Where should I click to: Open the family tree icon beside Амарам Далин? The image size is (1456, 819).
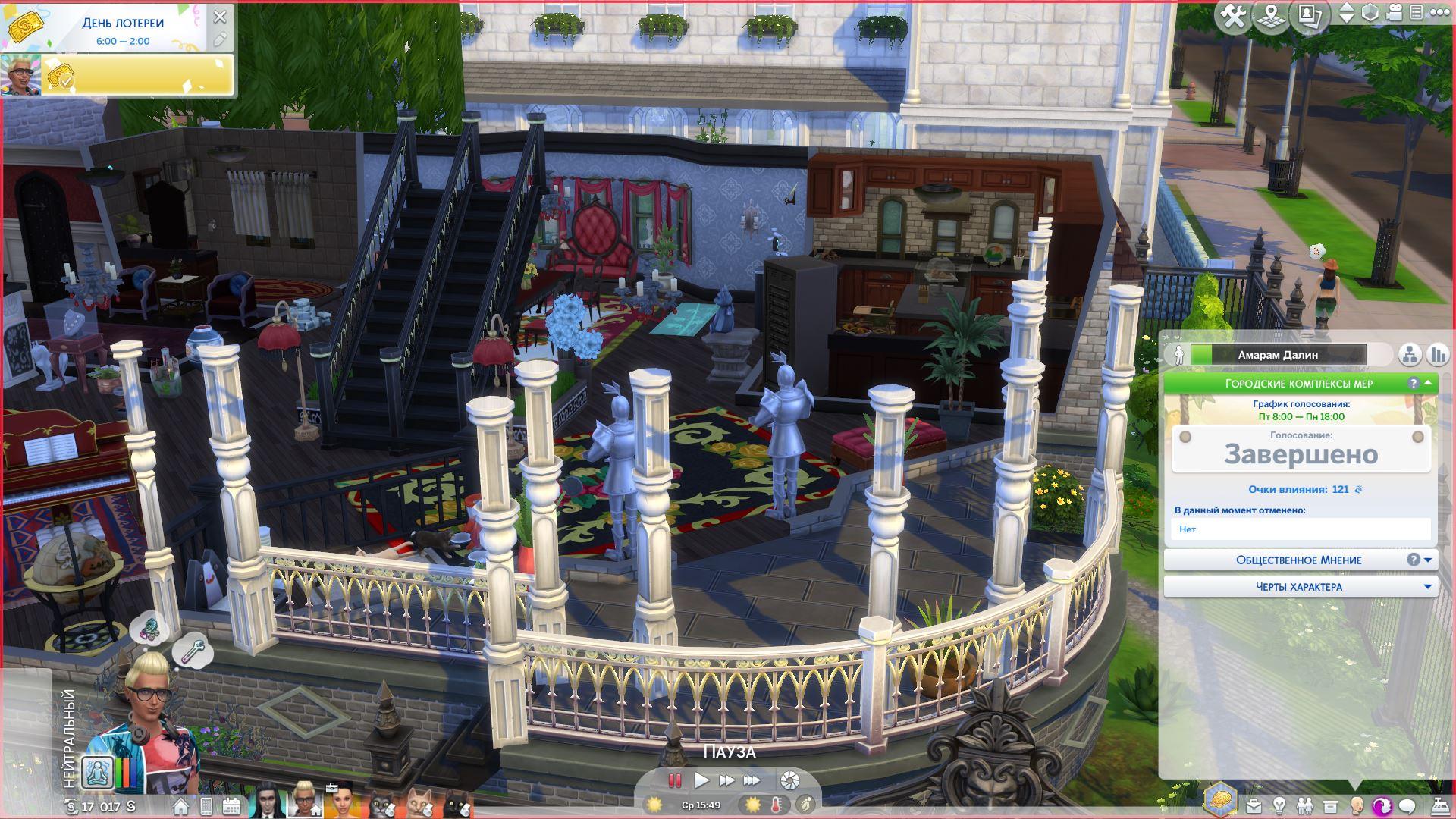[x=1410, y=354]
